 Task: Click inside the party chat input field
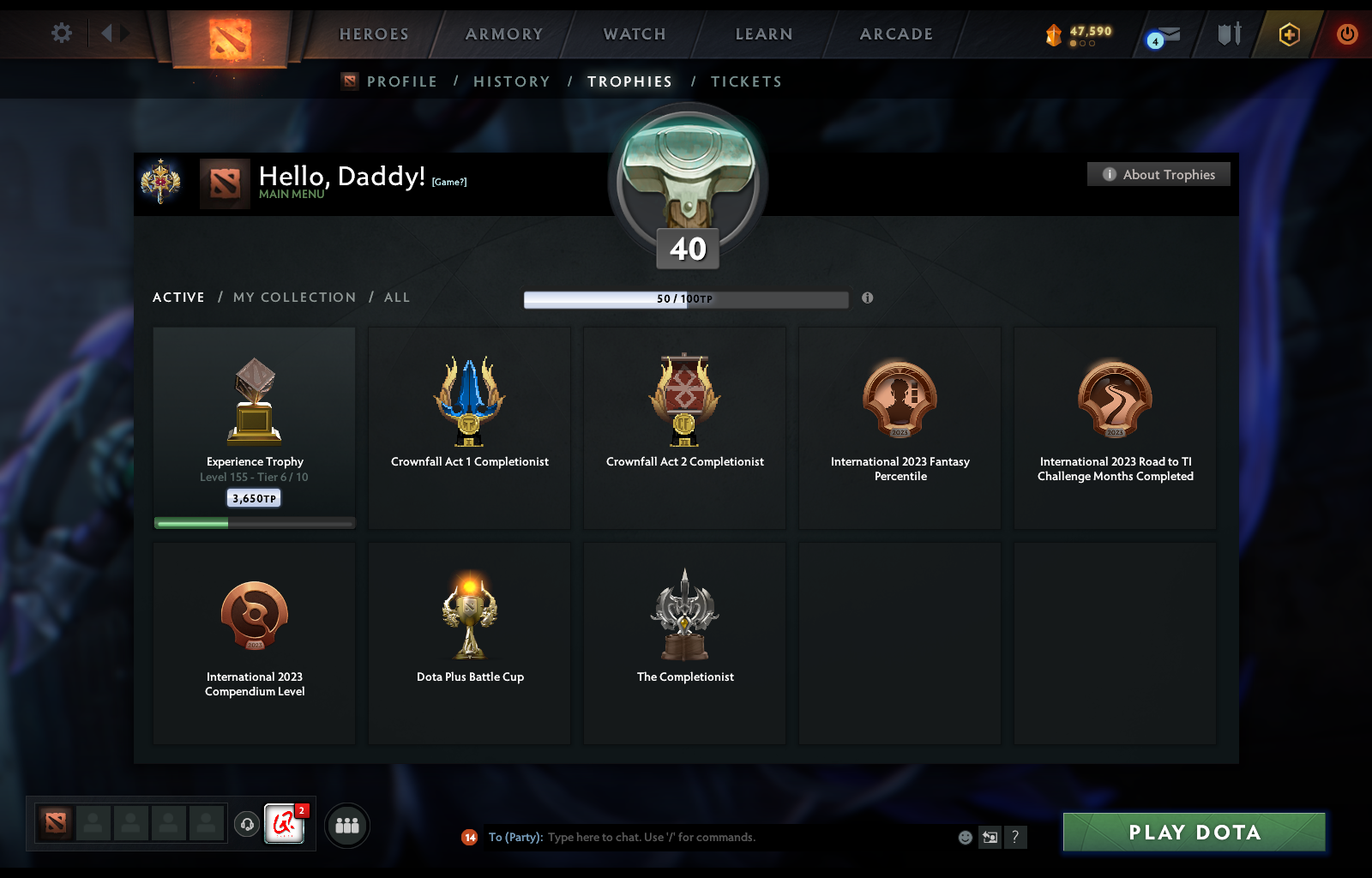pyautogui.click(x=686, y=838)
